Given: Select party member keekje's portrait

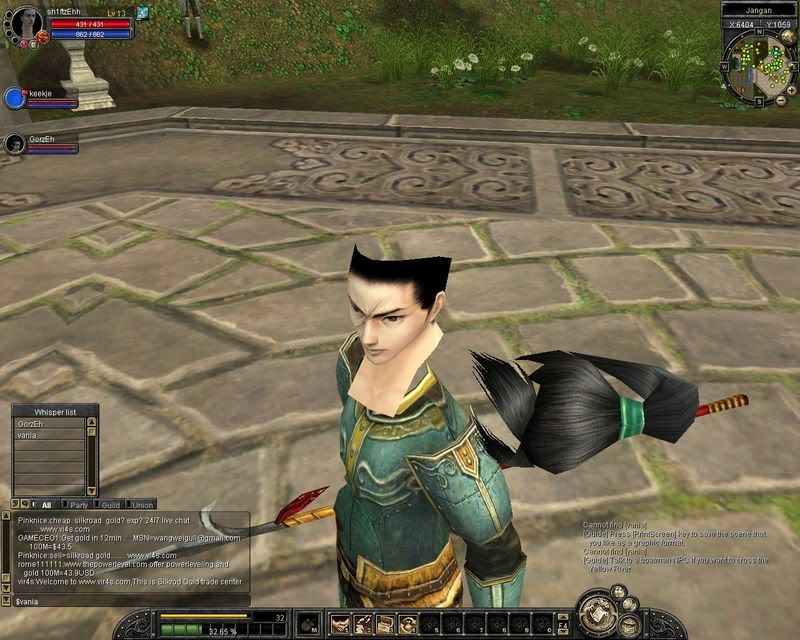Looking at the screenshot, I should point(14,97).
